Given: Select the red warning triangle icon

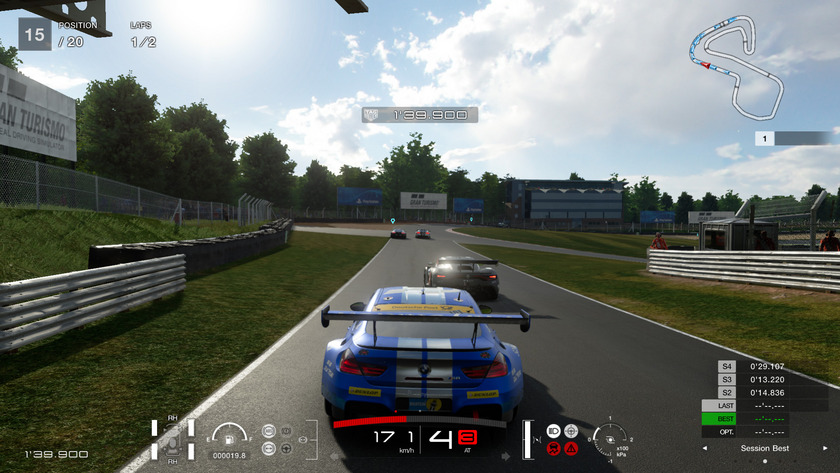Looking at the screenshot, I should [571, 448].
